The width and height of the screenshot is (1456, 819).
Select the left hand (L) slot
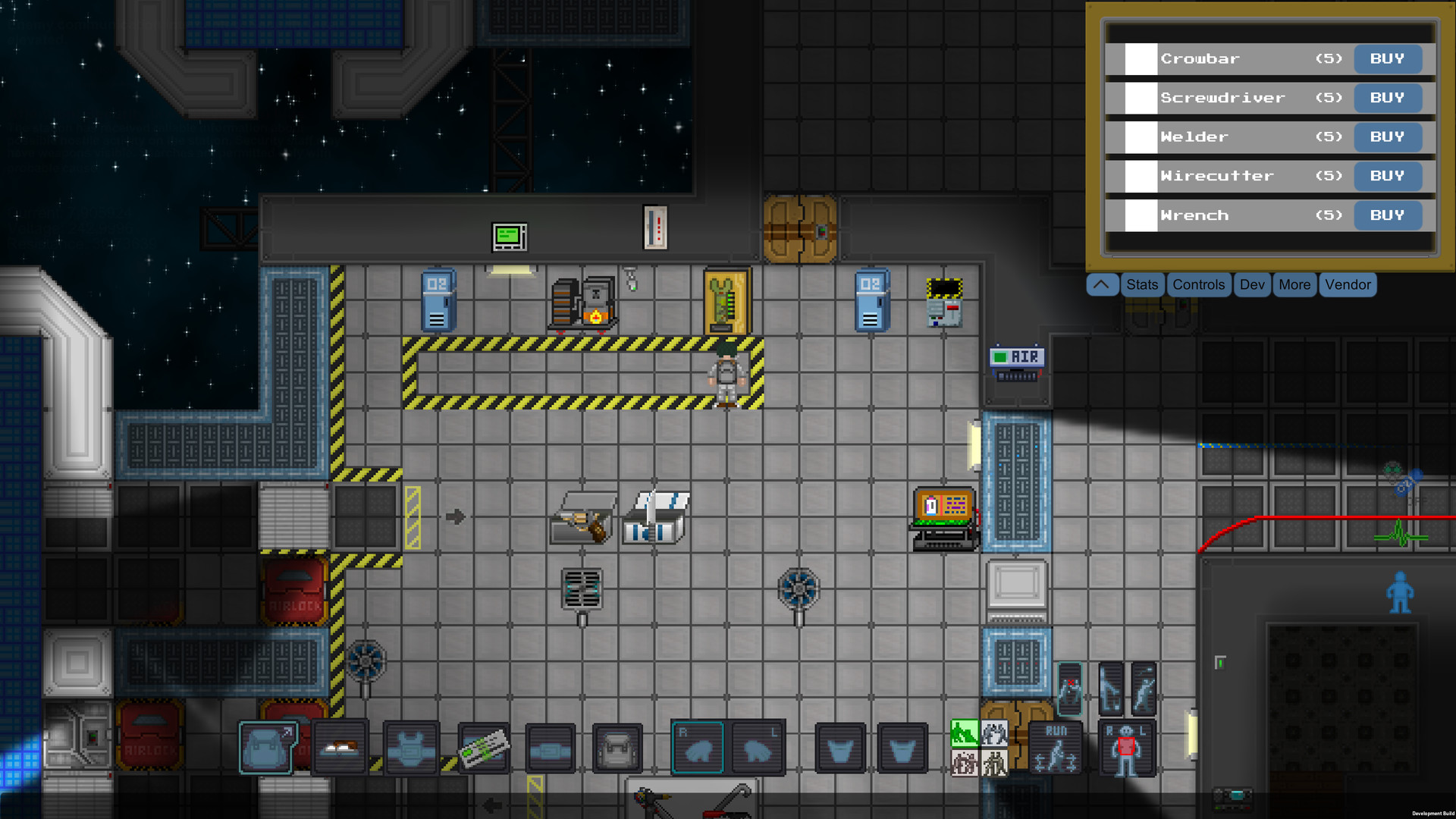click(x=757, y=748)
